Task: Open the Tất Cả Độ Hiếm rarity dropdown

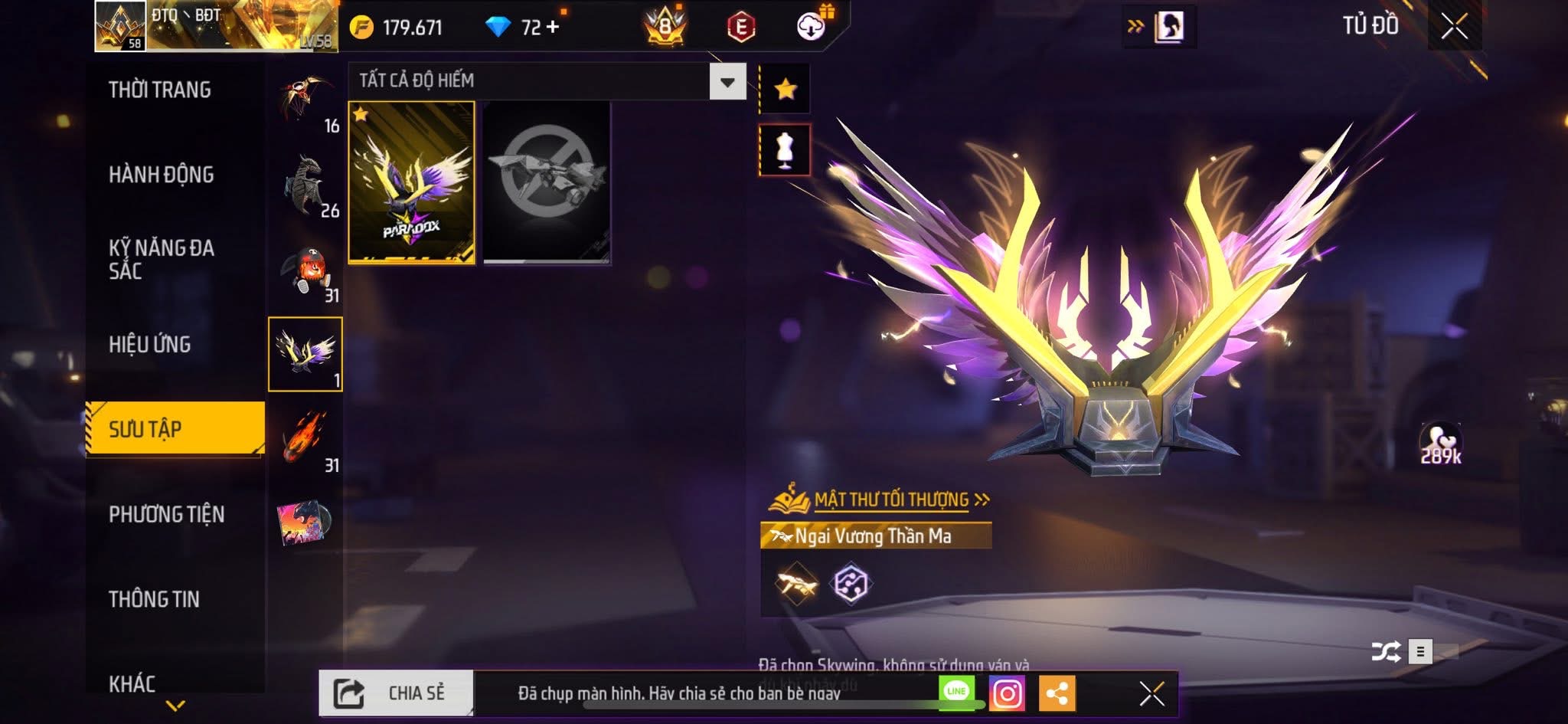Action: pyautogui.click(x=727, y=81)
